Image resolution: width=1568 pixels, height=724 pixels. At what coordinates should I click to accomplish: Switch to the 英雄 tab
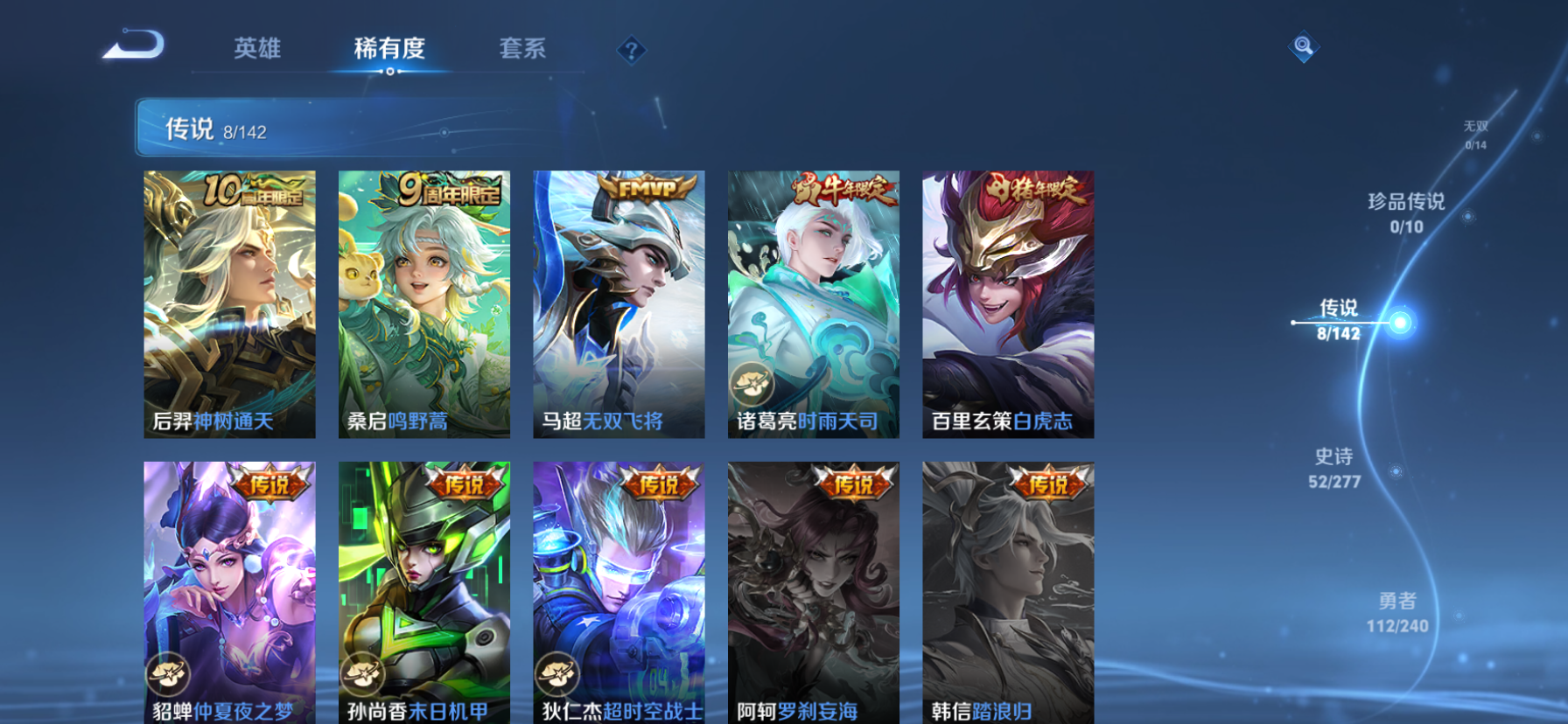255,50
